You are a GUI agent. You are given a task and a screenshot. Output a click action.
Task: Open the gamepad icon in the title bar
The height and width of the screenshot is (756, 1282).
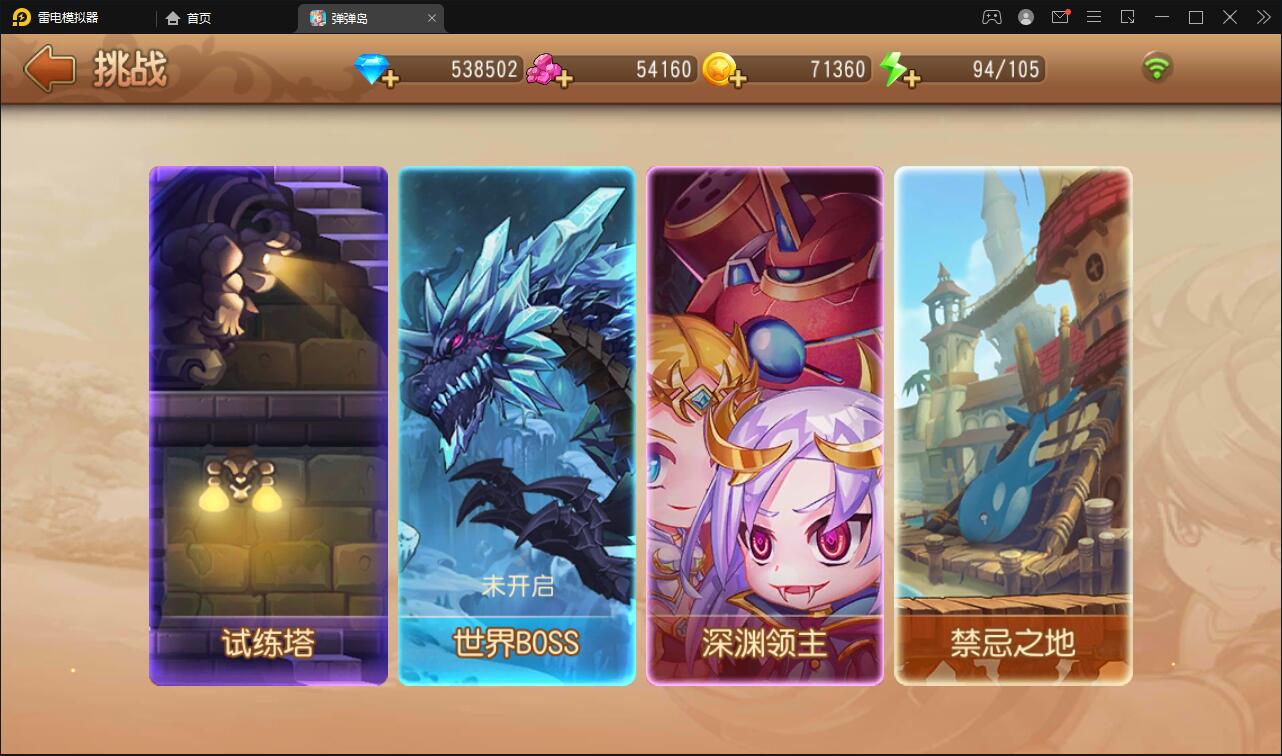click(990, 17)
